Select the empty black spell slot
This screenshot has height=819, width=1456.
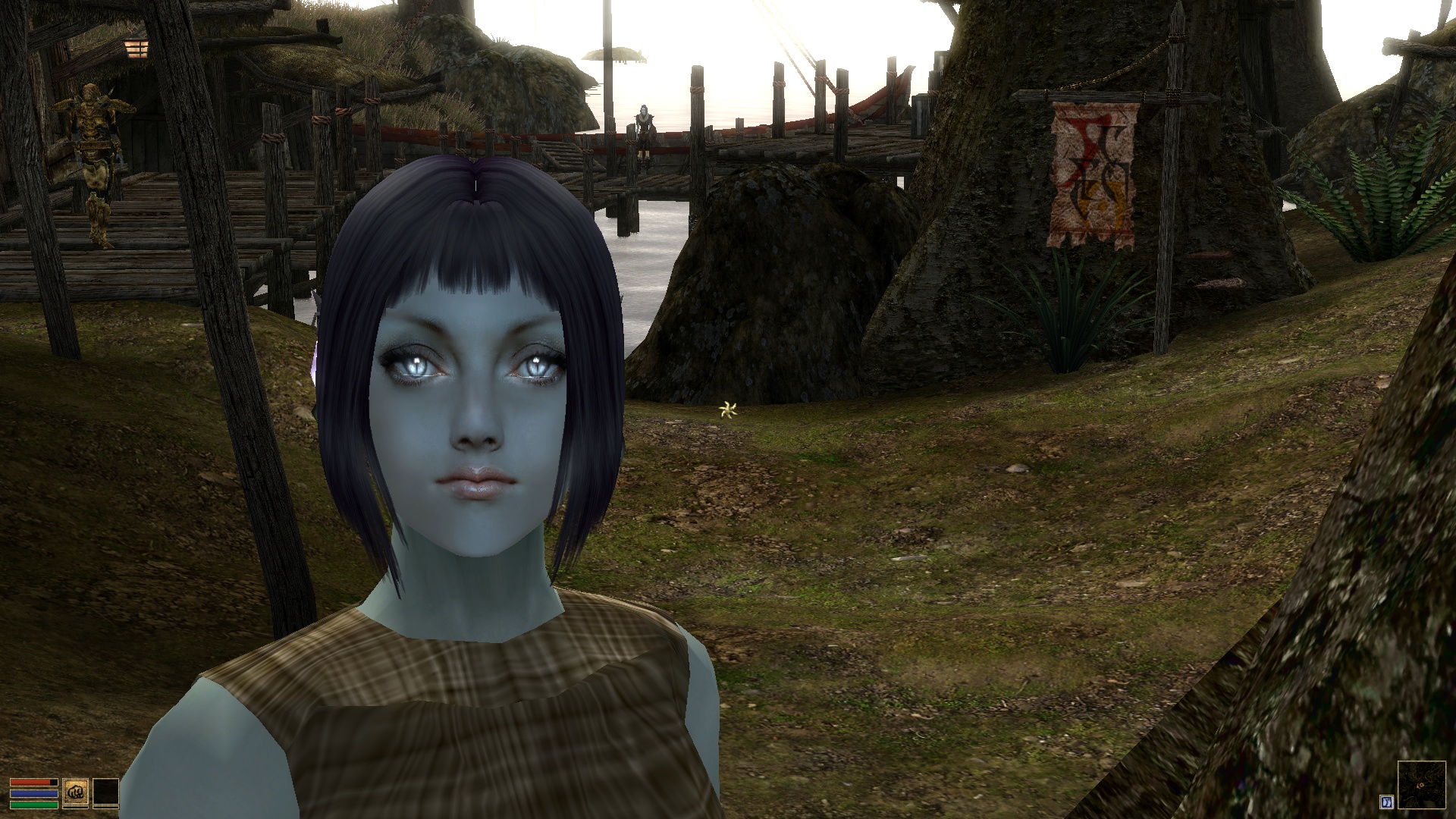coord(105,792)
